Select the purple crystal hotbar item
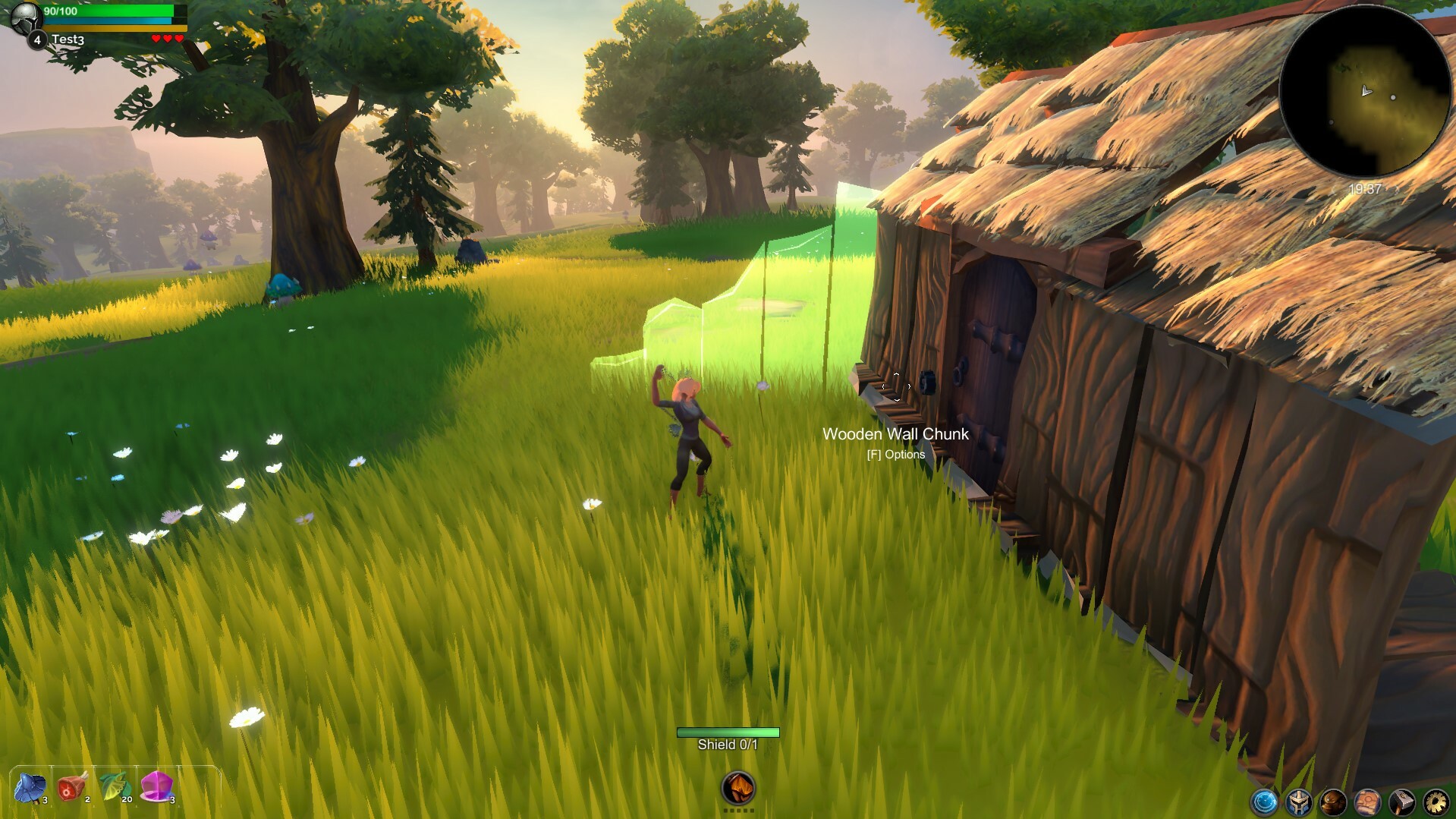This screenshot has width=1456, height=819. [x=156, y=788]
